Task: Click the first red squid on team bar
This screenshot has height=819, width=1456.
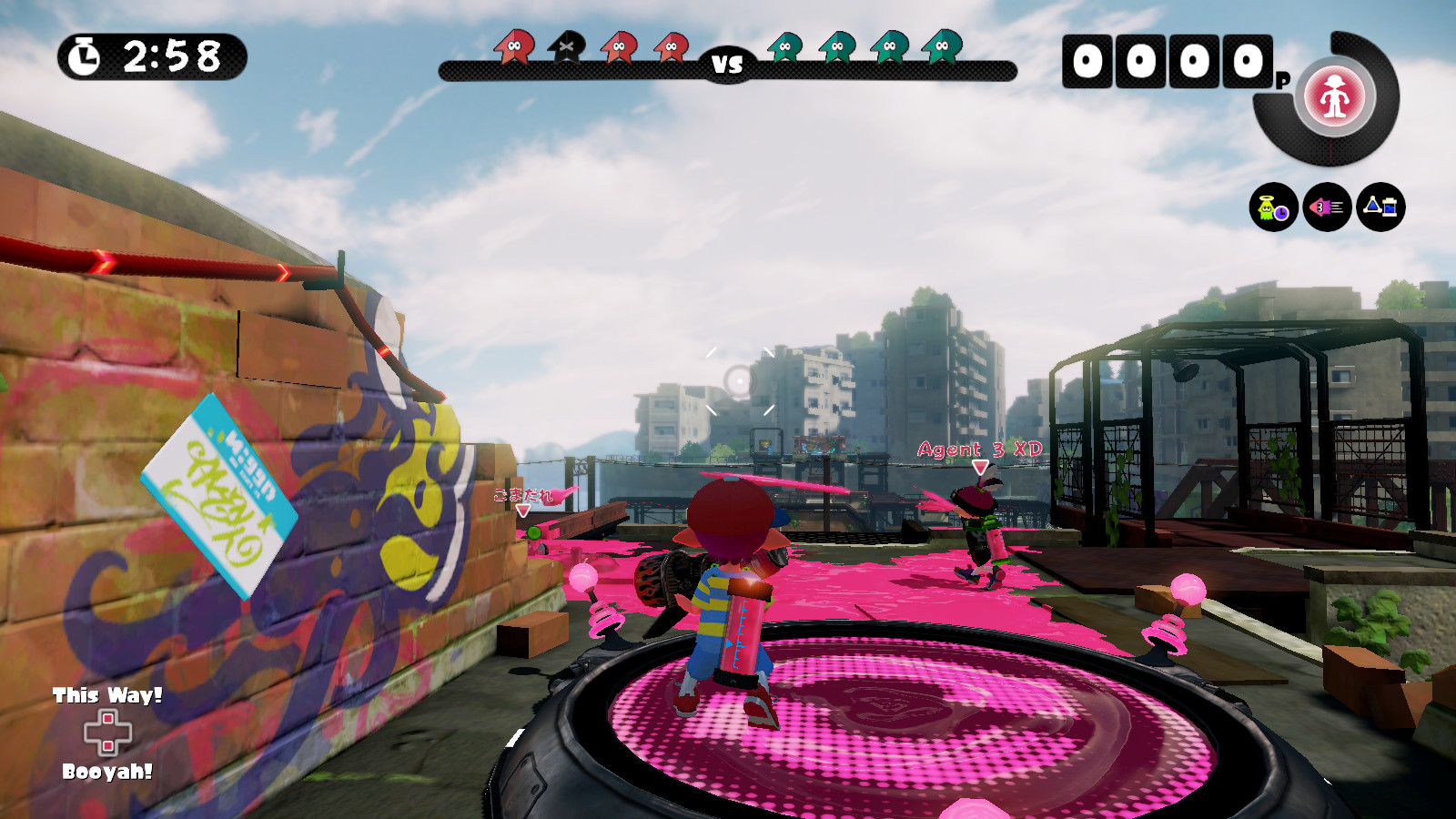Action: (x=514, y=47)
